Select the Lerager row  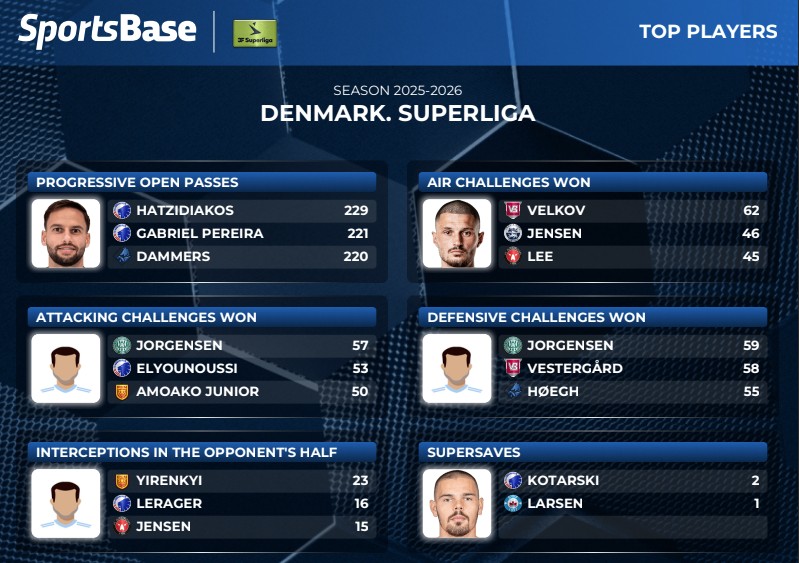tap(241, 503)
